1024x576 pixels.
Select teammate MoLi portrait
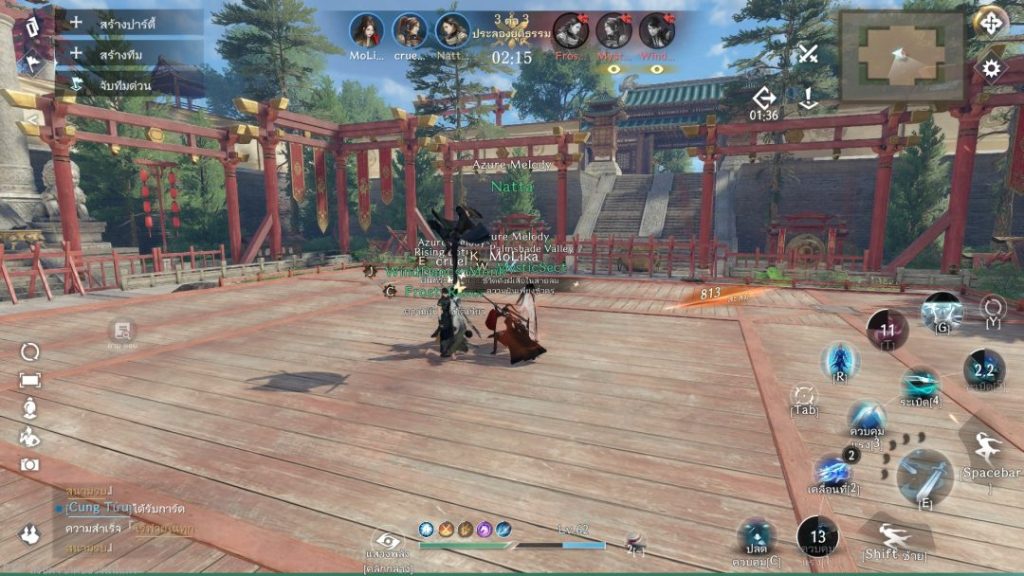tap(367, 31)
